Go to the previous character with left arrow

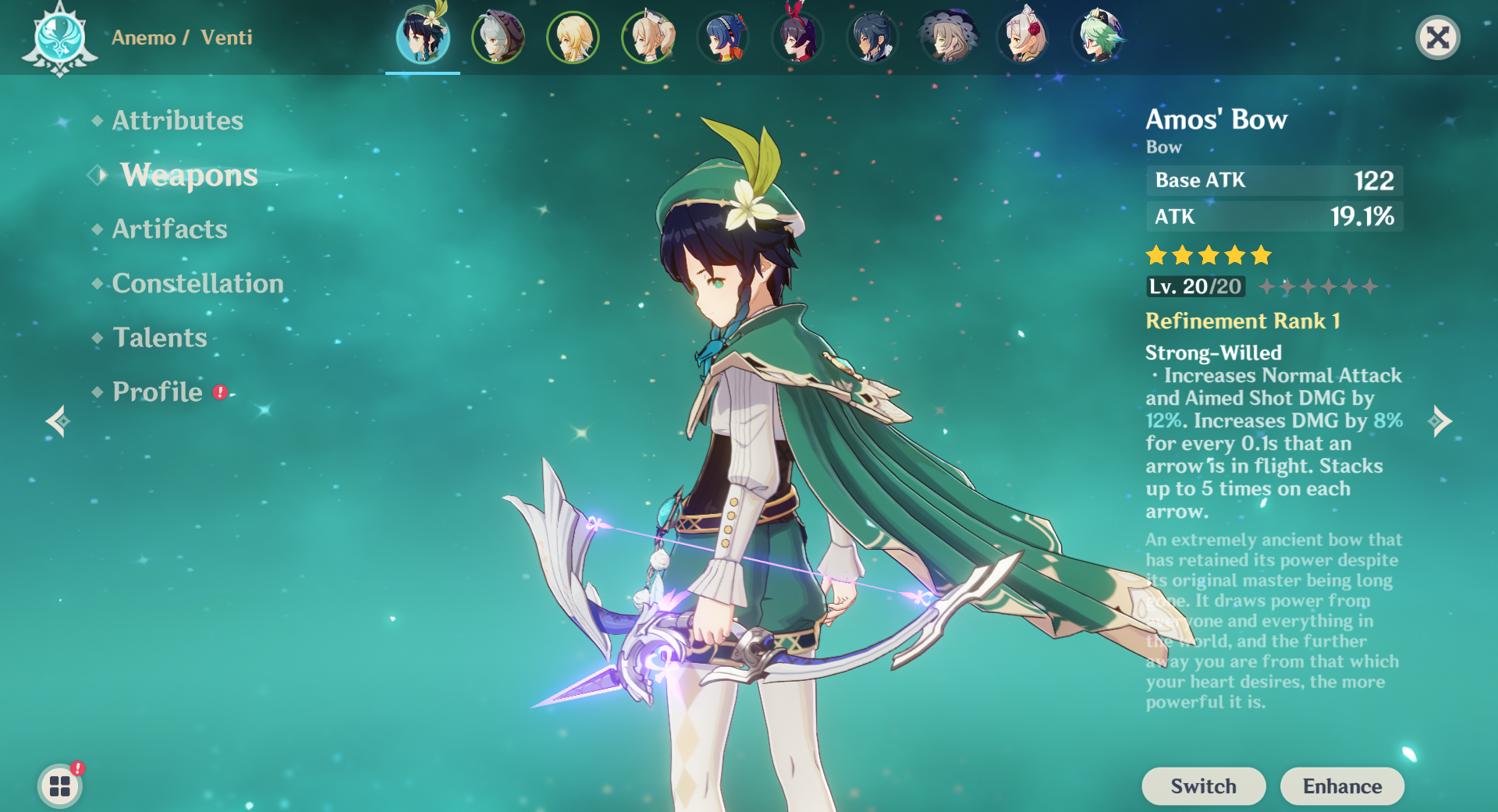(x=58, y=421)
